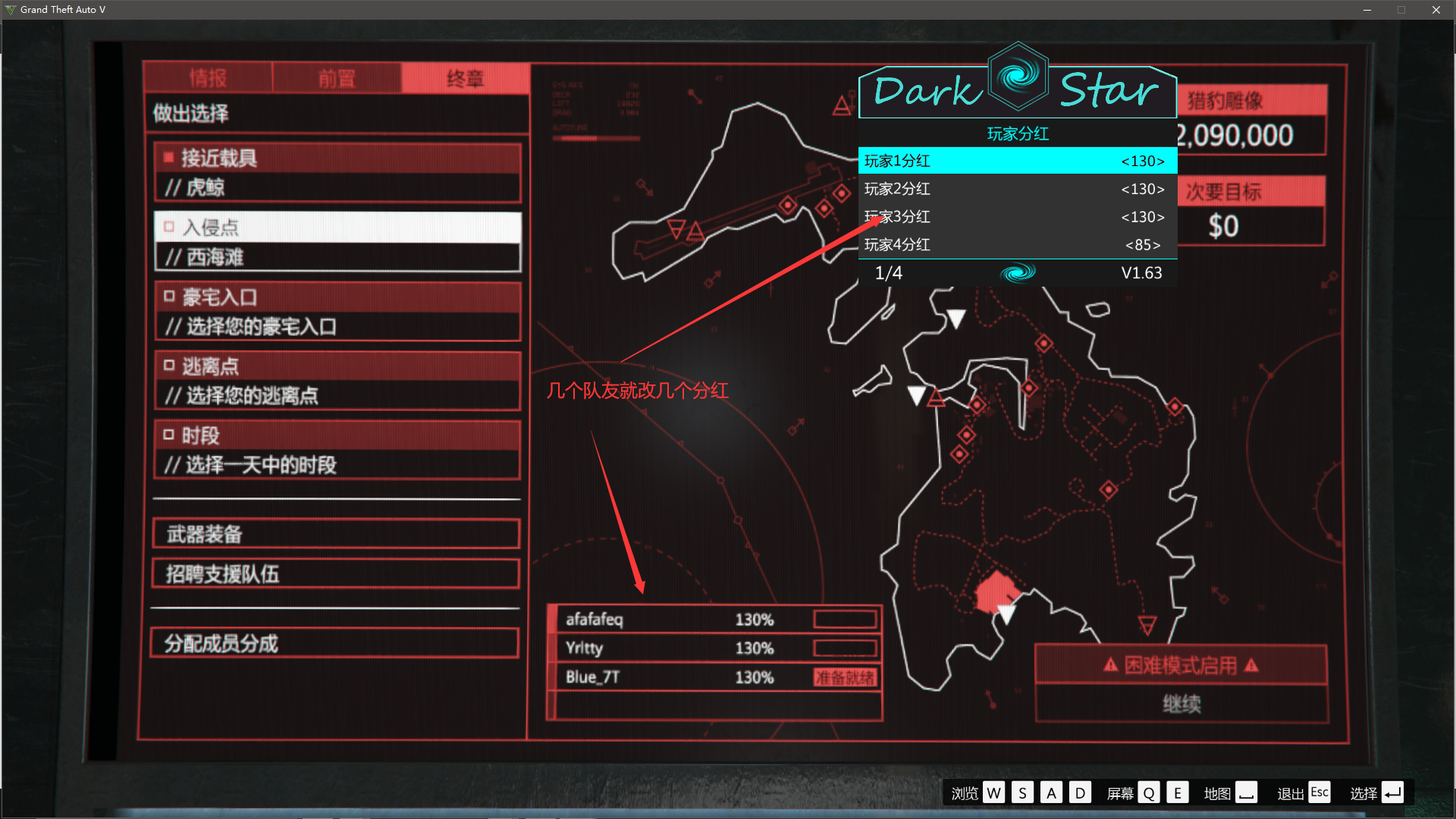
Task: Open 武器装备 loadout menu
Action: [336, 534]
